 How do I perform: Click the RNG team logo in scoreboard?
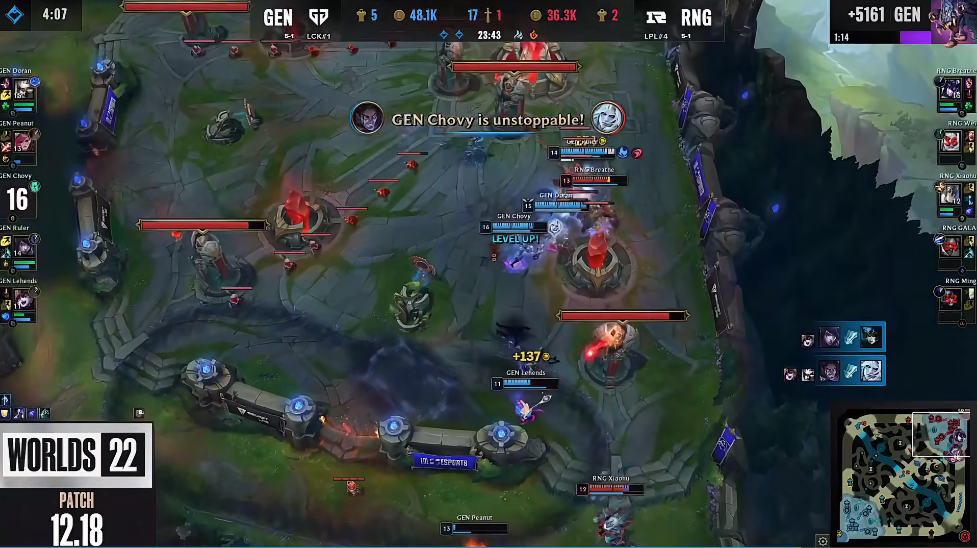(659, 18)
